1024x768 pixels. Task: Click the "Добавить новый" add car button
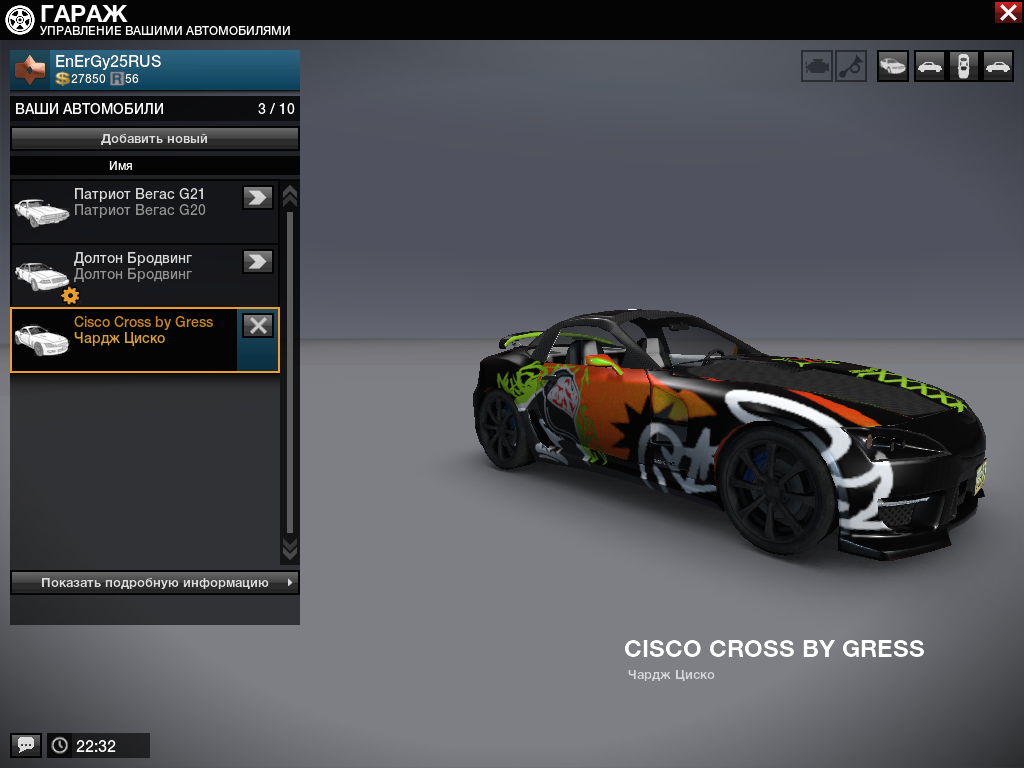click(155, 139)
